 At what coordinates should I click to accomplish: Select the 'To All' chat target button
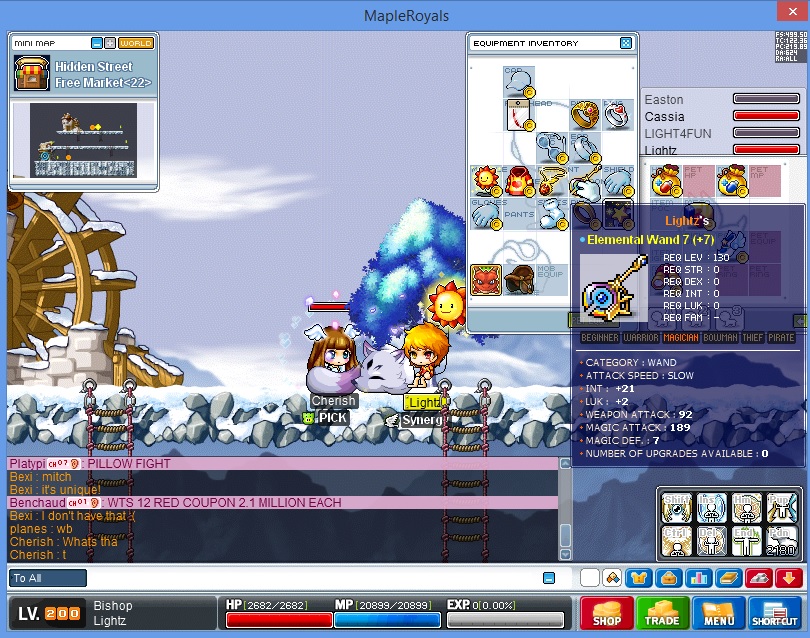[47, 578]
